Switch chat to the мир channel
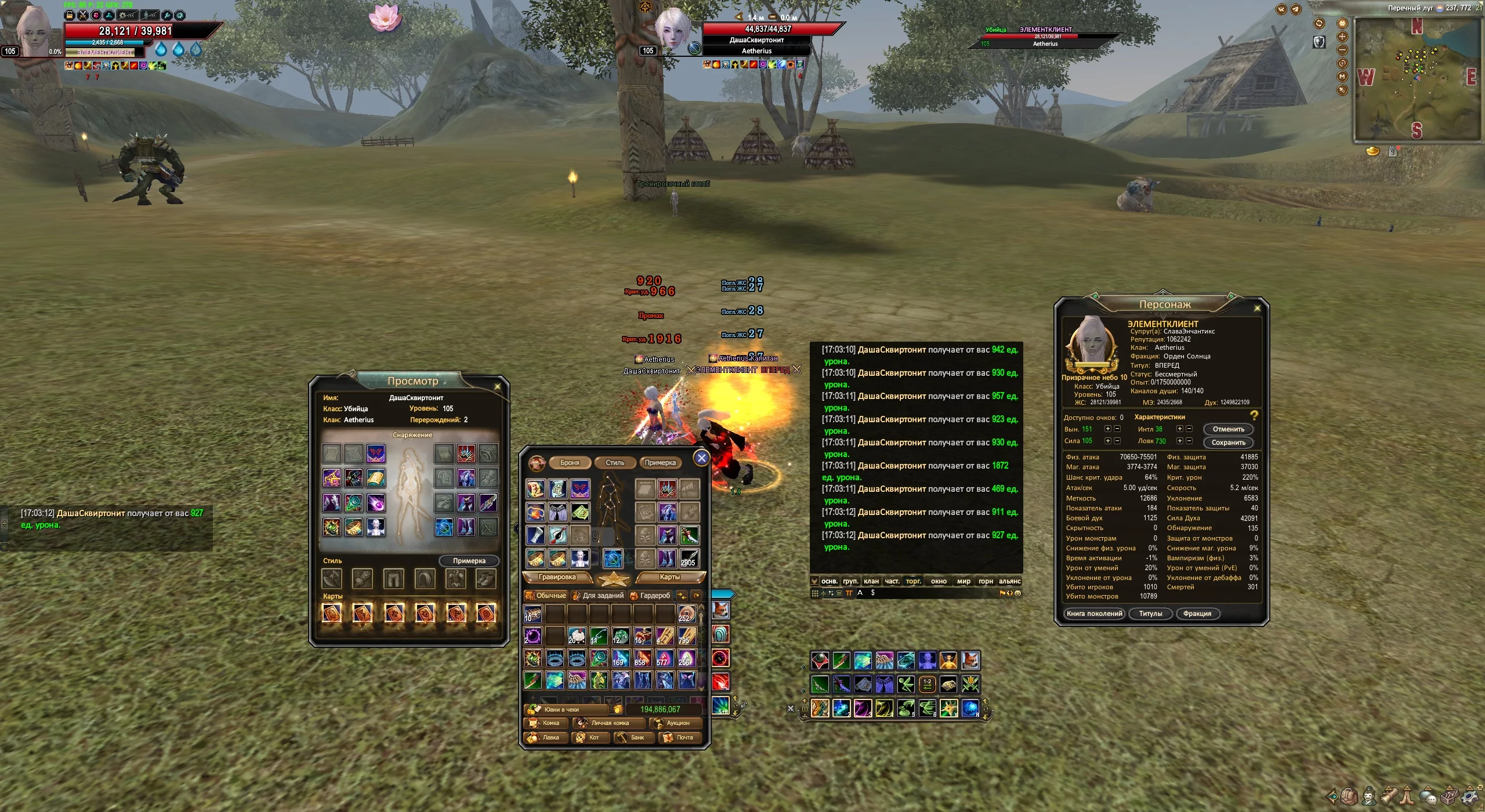The height and width of the screenshot is (812, 1485). point(964,581)
